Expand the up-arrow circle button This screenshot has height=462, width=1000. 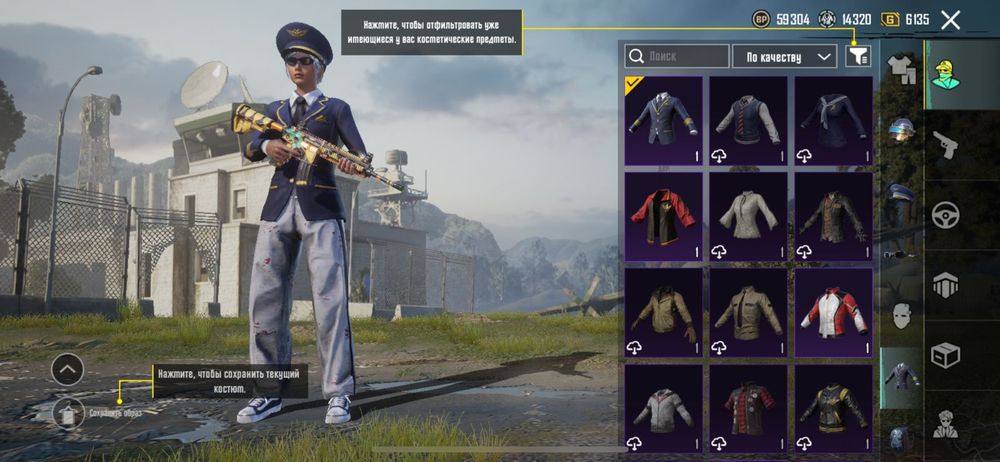(67, 369)
